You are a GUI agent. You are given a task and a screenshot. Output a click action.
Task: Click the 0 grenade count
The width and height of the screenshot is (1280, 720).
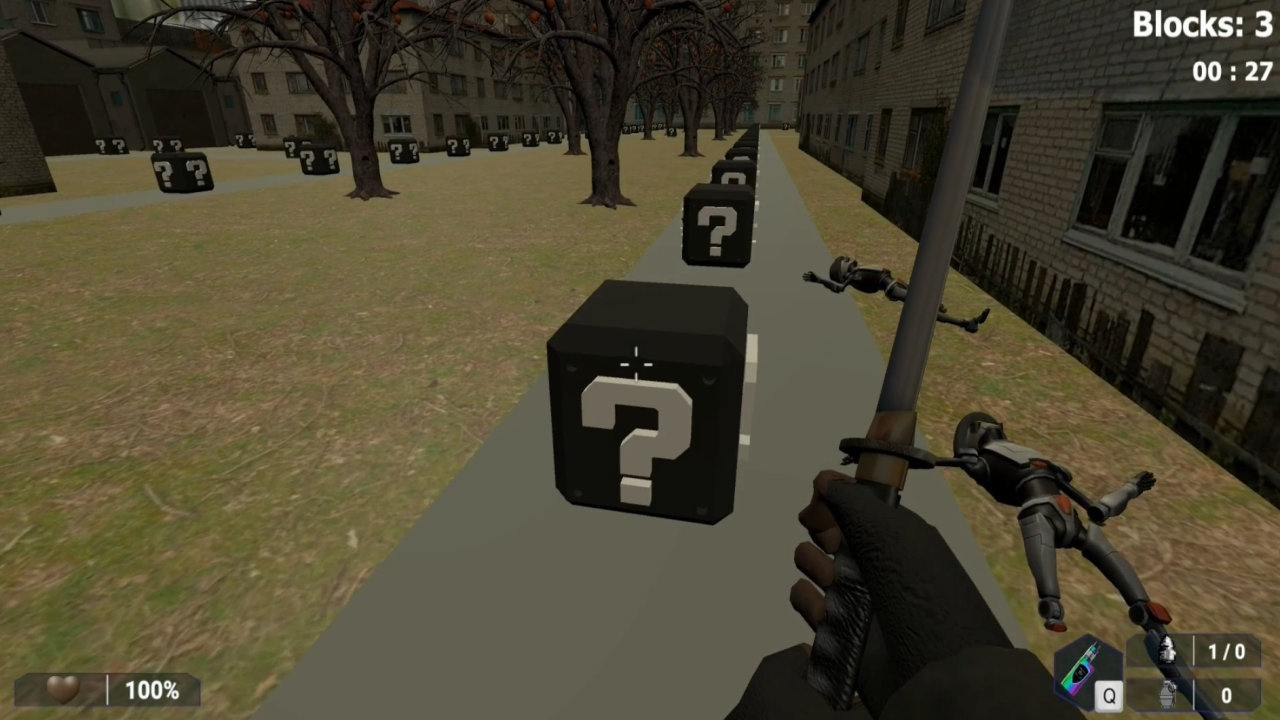(1226, 694)
